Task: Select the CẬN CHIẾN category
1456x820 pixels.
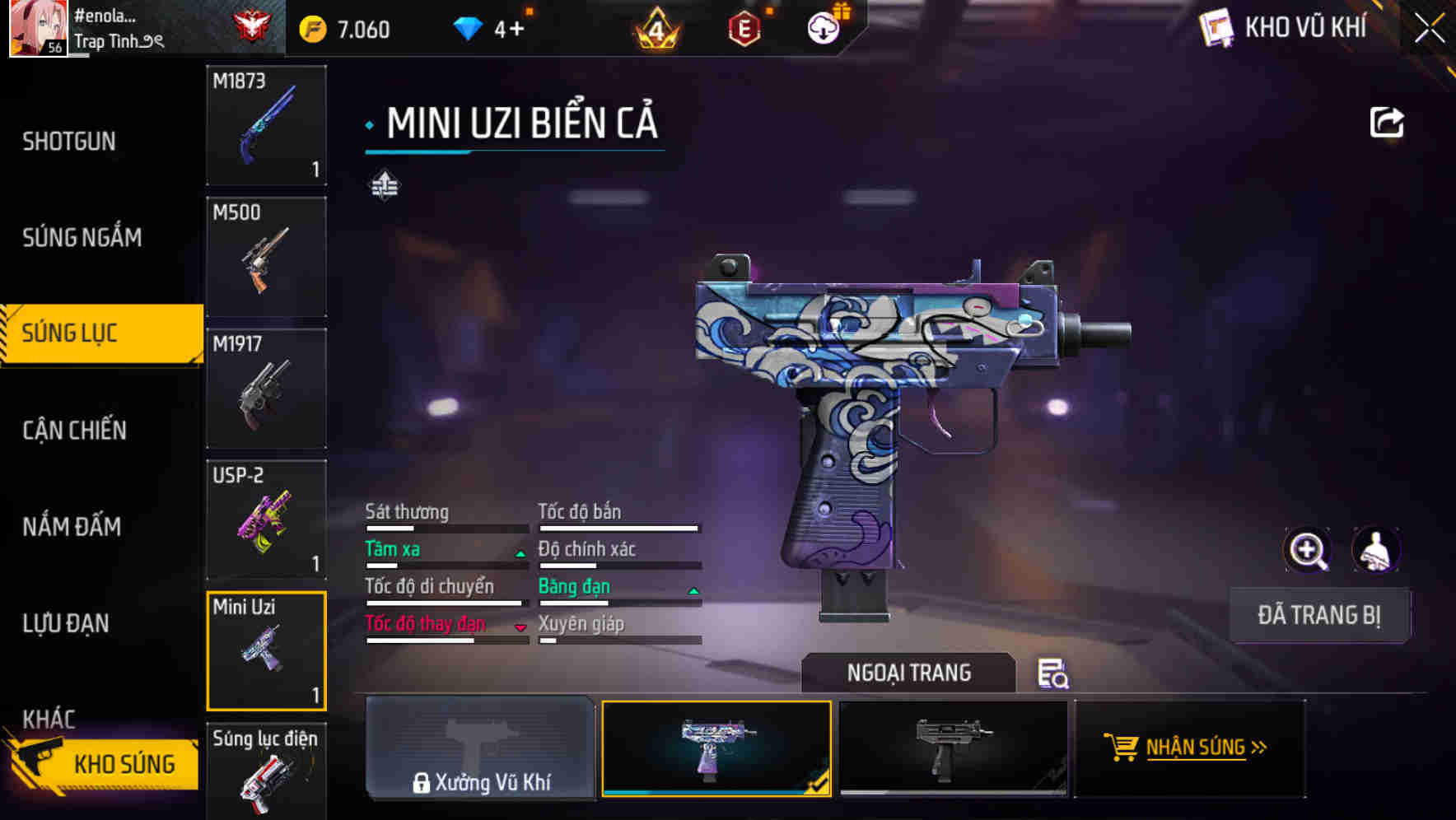Action: click(74, 430)
